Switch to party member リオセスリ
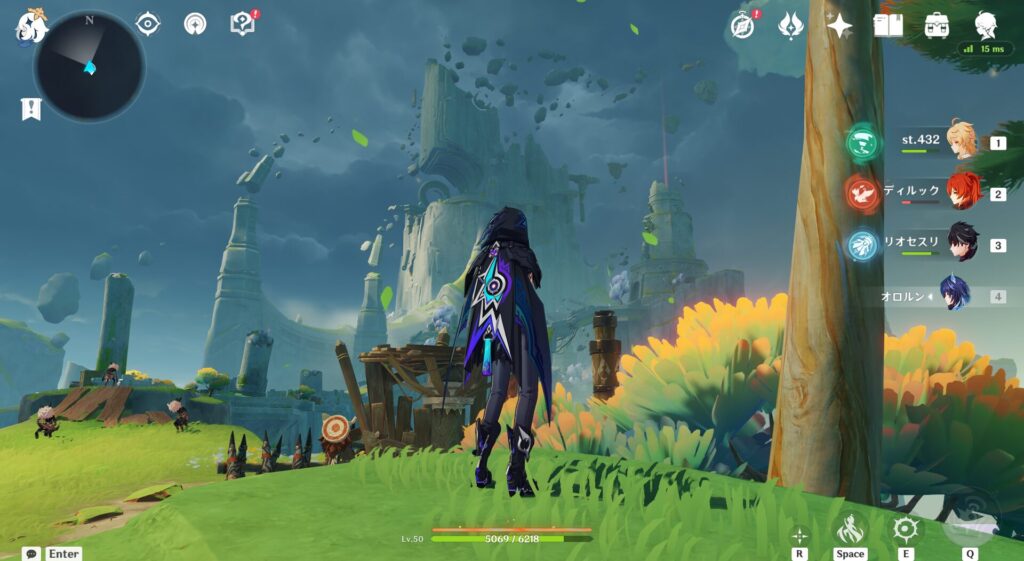This screenshot has width=1024, height=561. coord(962,243)
